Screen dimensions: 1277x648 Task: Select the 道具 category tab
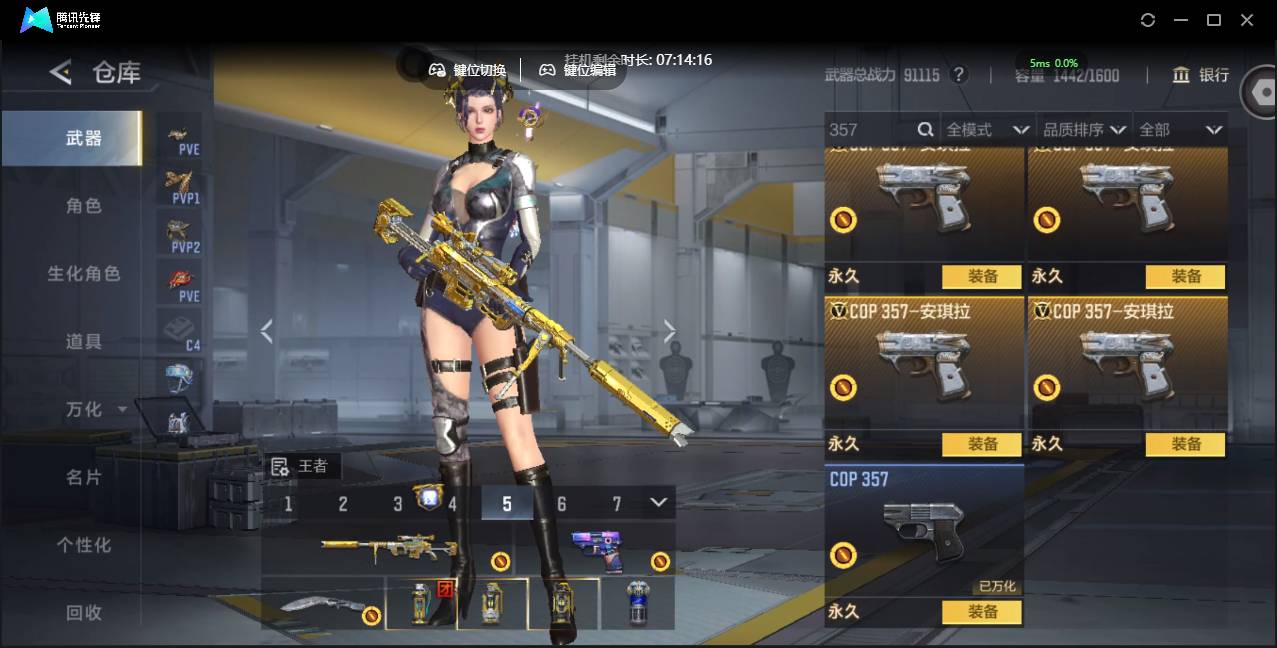point(84,342)
